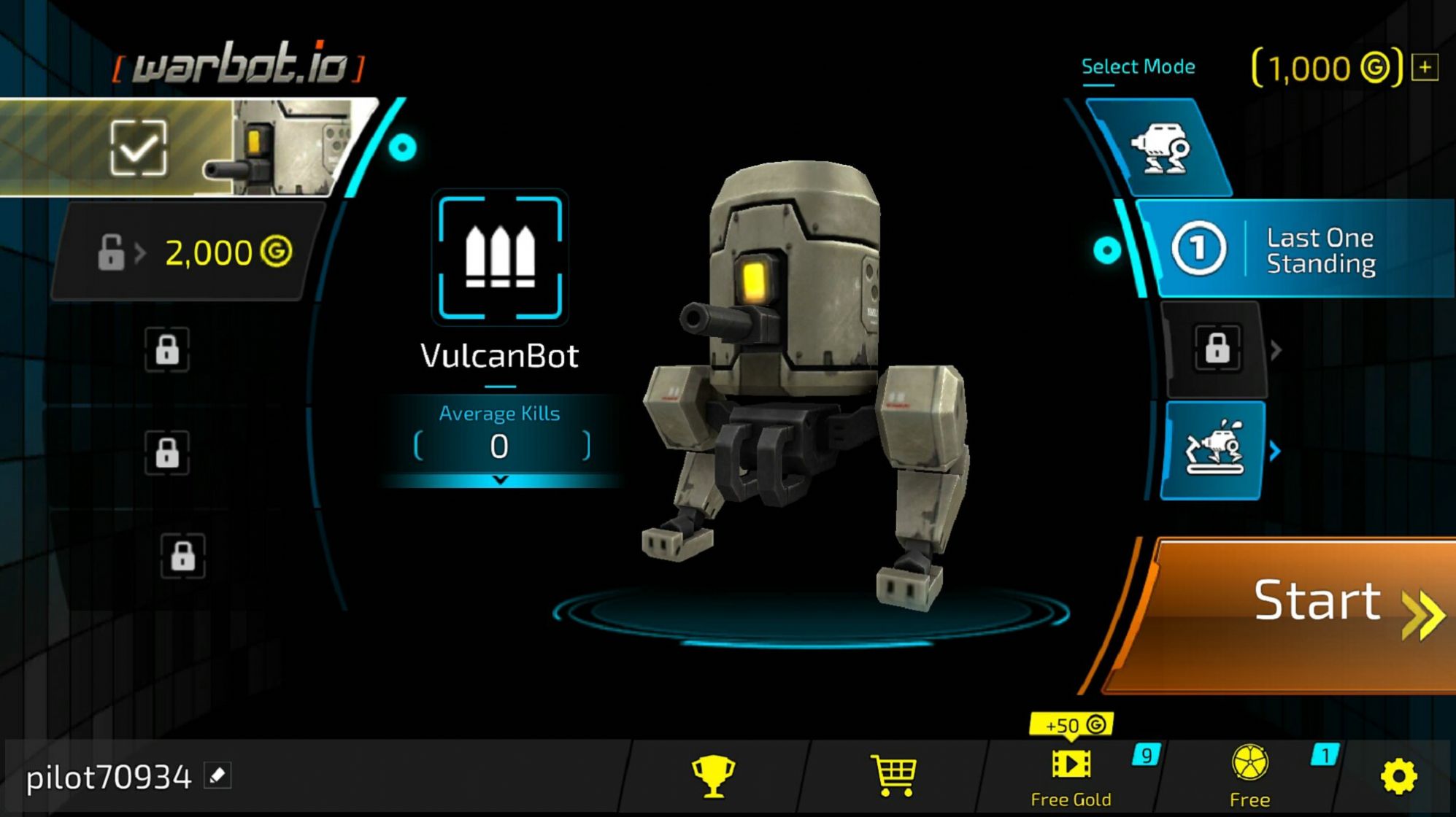
Task: Choose the robot icon game mode
Action: 1160,148
